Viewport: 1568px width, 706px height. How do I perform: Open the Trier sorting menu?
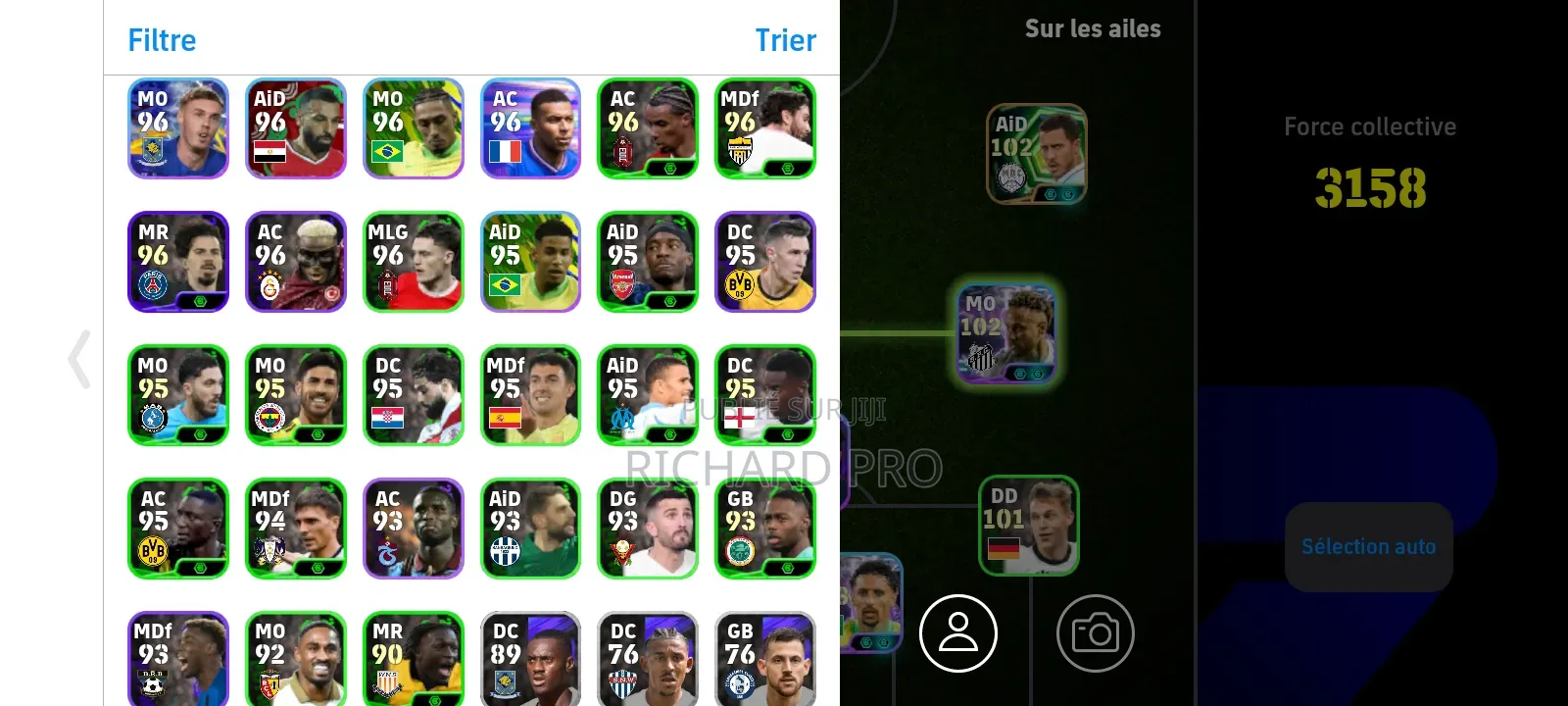tap(785, 40)
